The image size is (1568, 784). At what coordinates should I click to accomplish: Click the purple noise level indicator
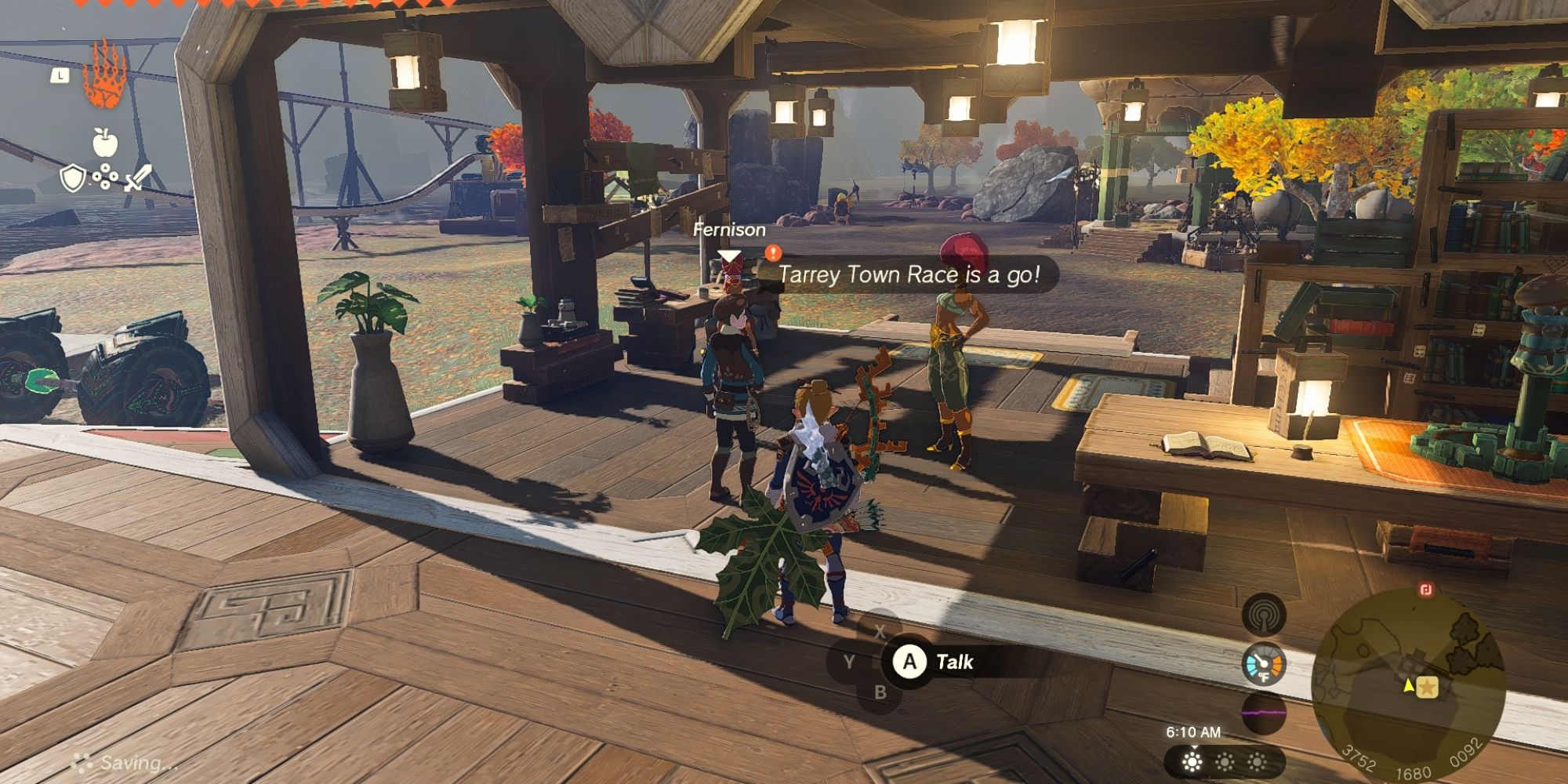coord(1264,713)
